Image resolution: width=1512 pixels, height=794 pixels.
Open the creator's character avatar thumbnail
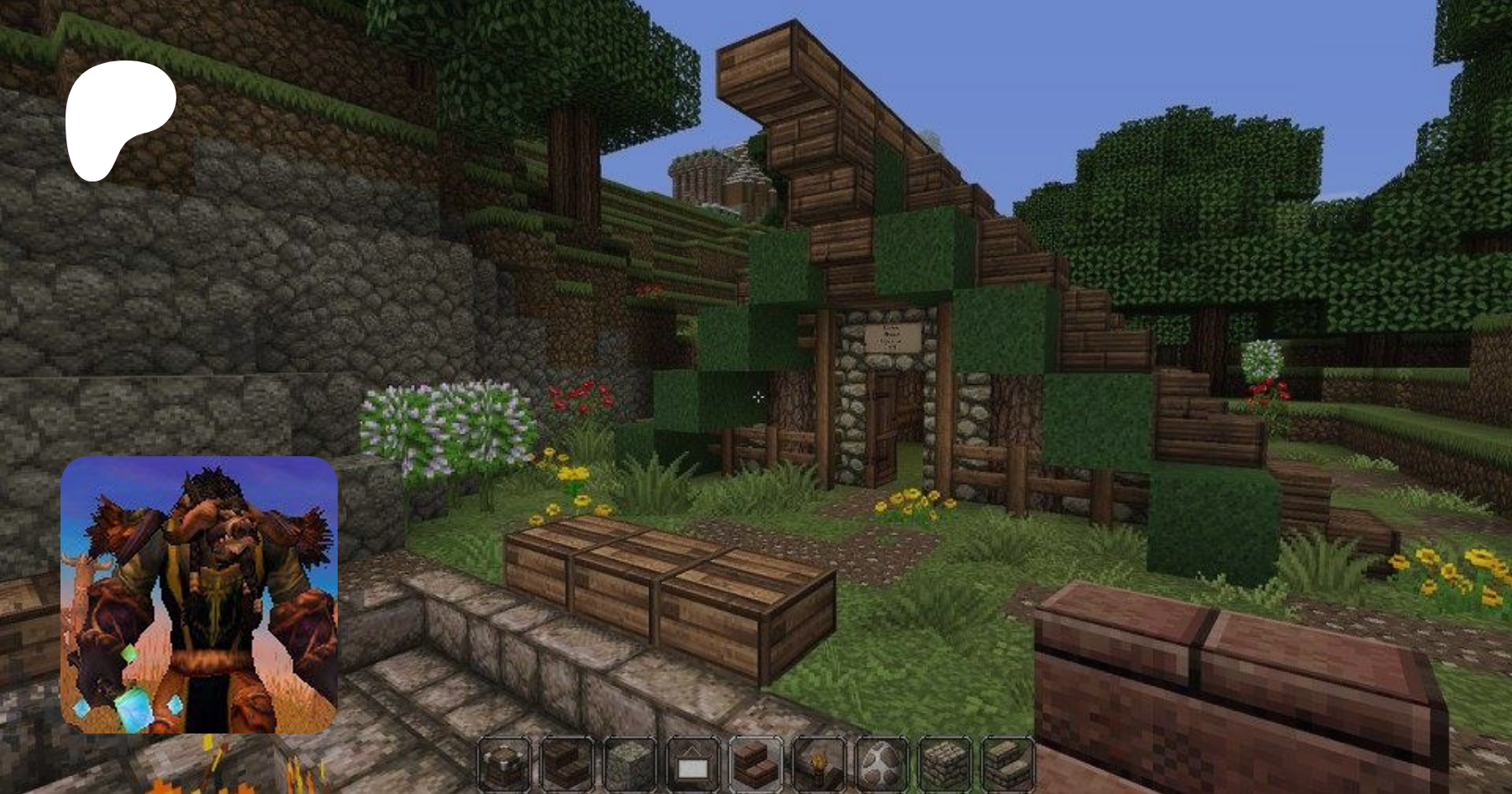click(x=199, y=595)
